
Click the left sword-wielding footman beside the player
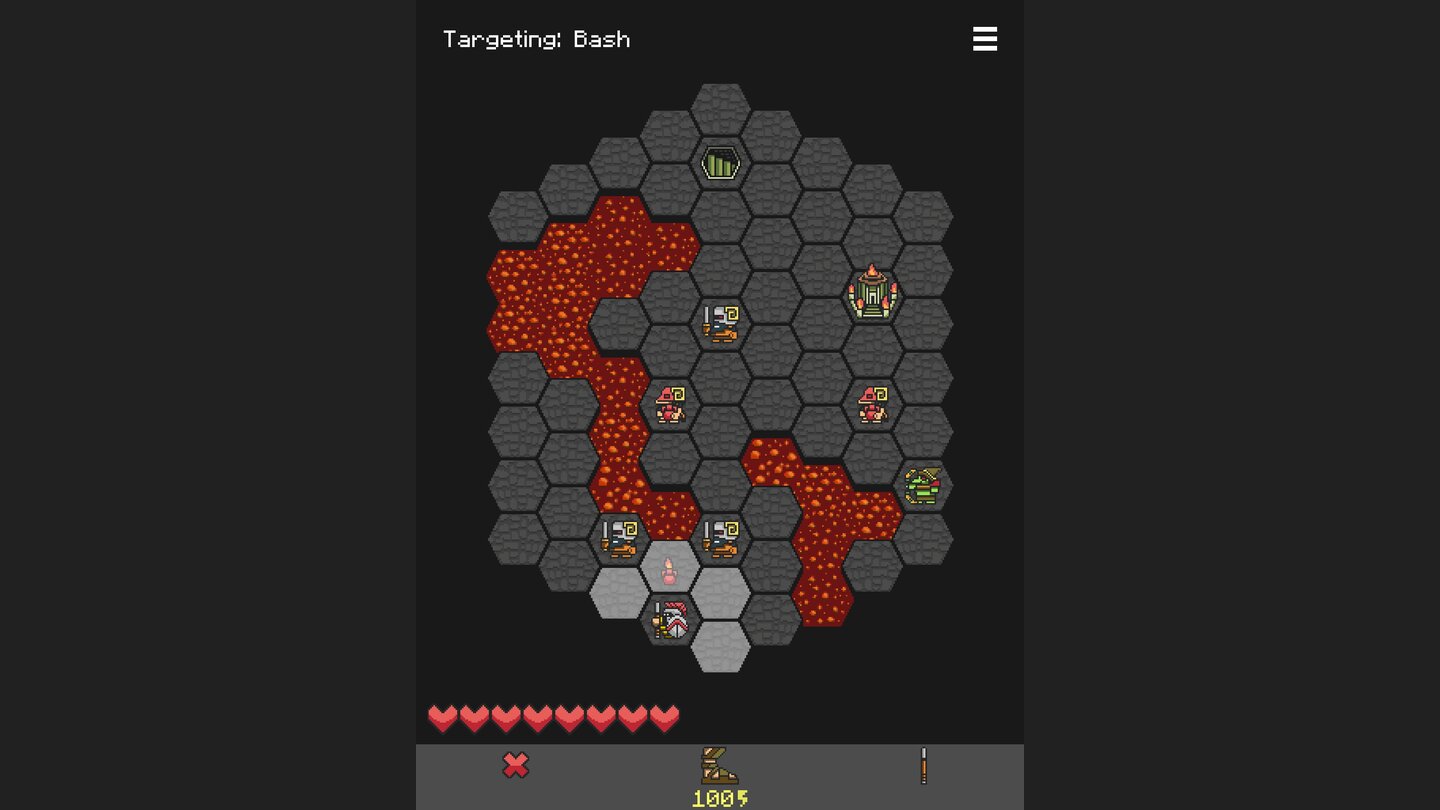pos(620,537)
